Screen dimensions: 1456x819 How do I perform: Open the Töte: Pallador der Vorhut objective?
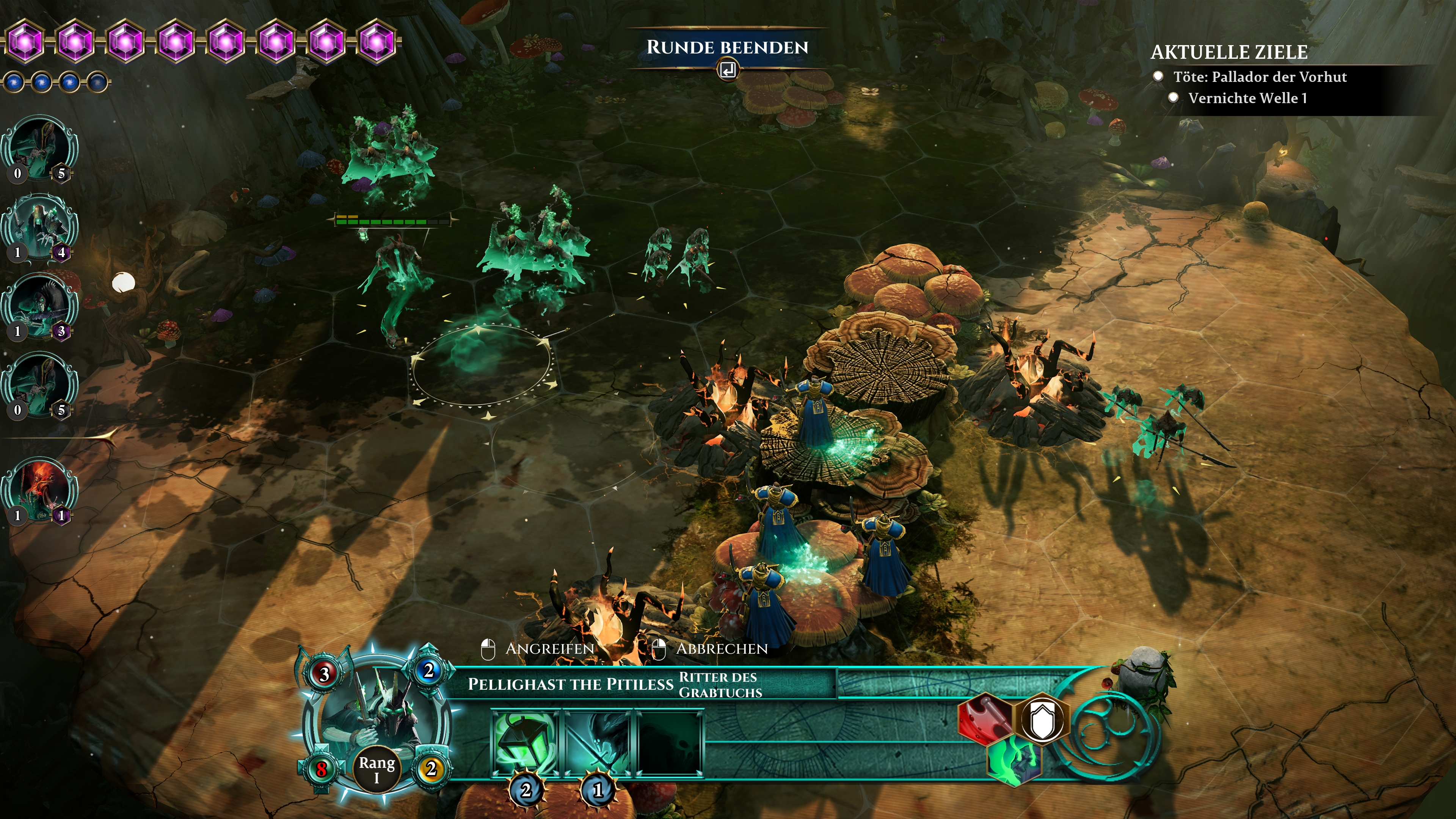coord(1259,77)
